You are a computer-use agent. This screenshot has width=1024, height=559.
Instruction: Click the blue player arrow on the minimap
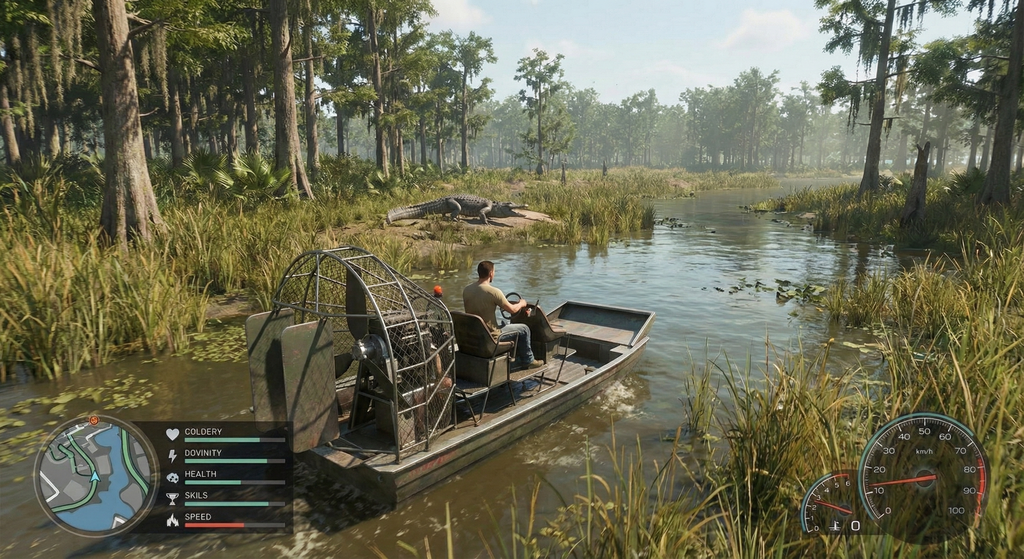(x=95, y=478)
